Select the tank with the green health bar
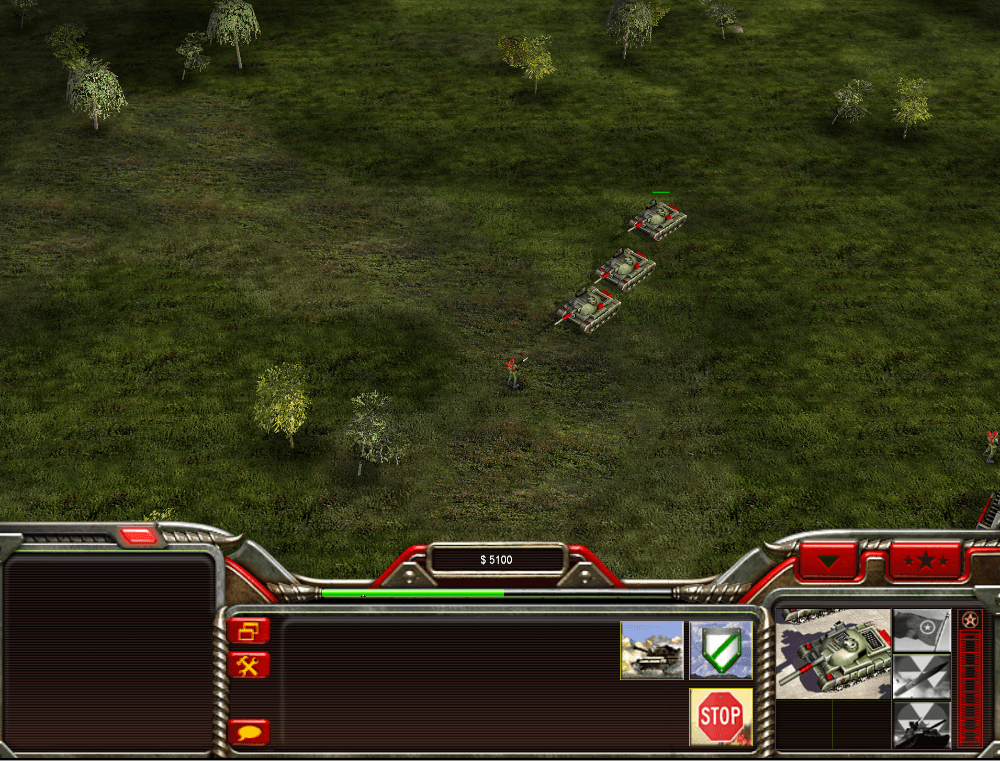Image resolution: width=1000 pixels, height=761 pixels. point(658,218)
